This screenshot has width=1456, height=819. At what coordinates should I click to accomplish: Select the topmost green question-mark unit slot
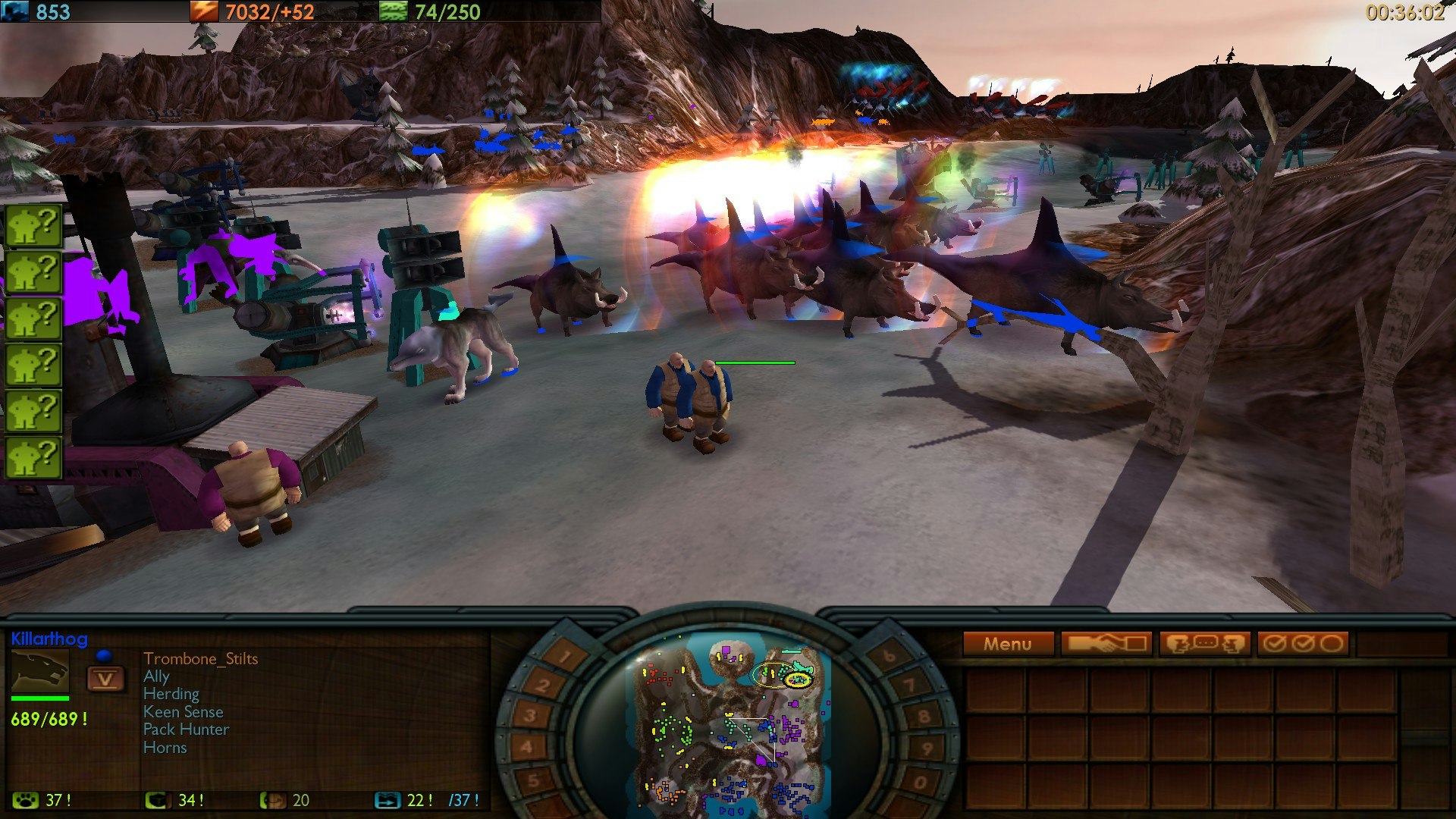(x=32, y=224)
